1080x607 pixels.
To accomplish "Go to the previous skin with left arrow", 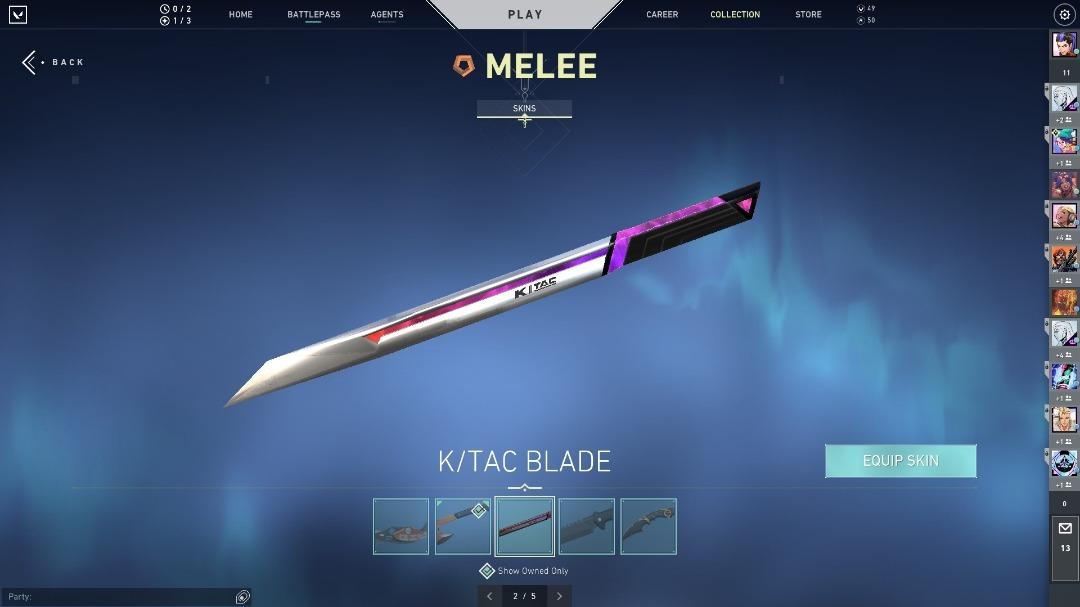I will tap(489, 596).
